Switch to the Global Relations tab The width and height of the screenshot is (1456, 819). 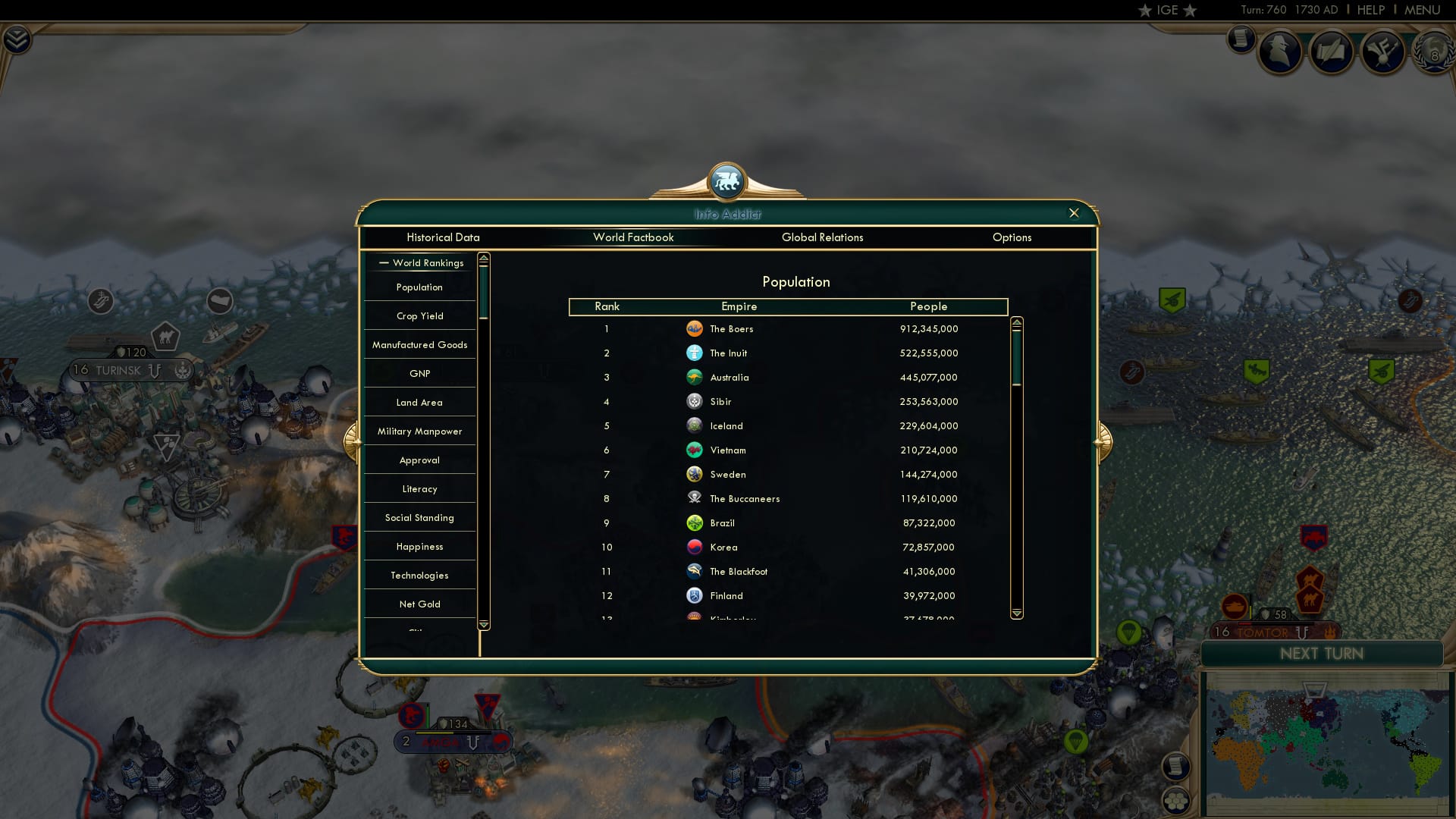(823, 237)
